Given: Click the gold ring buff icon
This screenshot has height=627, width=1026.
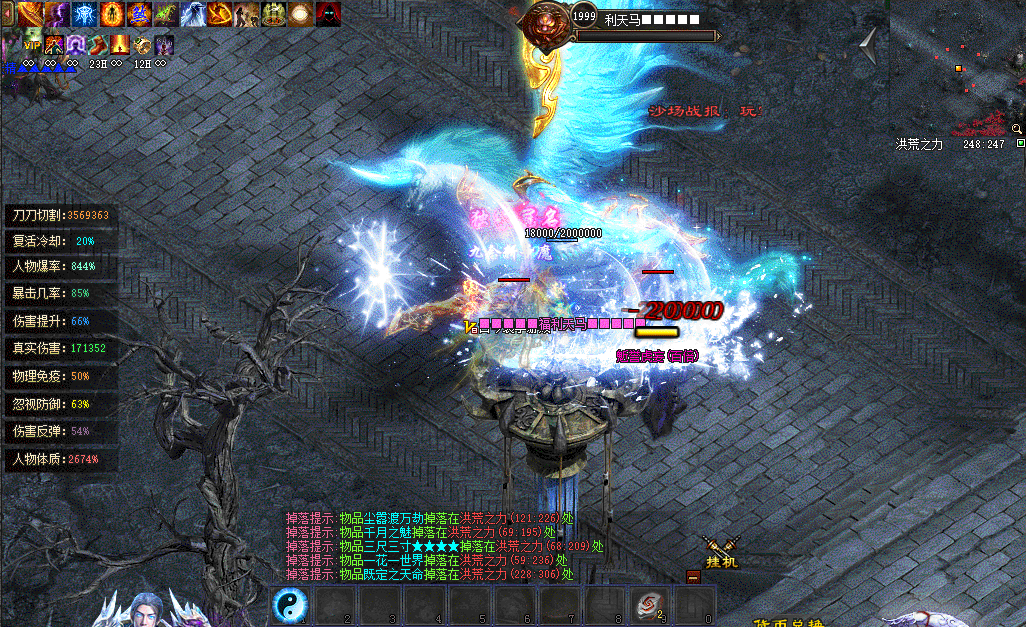Looking at the screenshot, I should coord(143,44).
